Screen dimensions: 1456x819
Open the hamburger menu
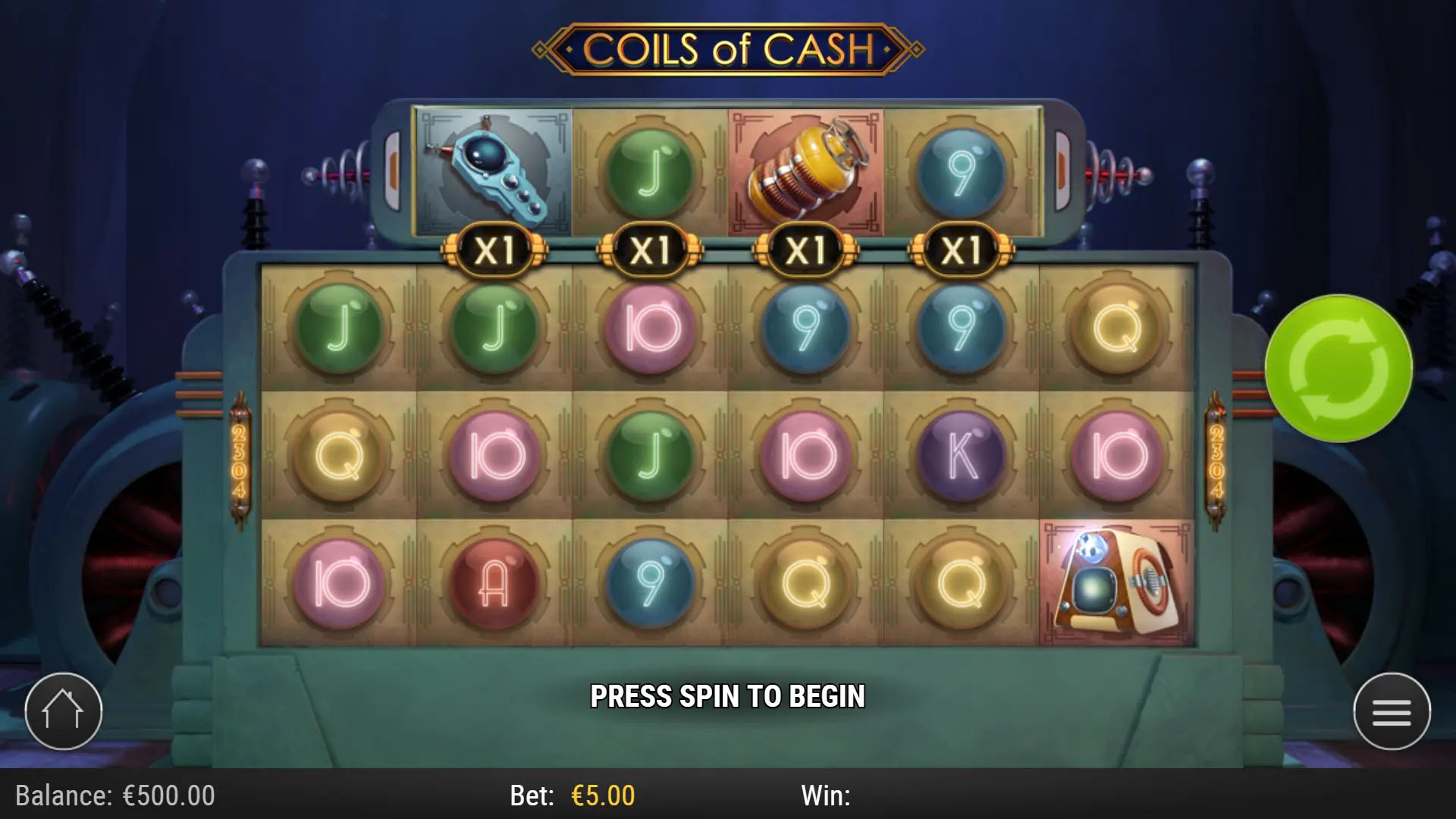click(1392, 711)
